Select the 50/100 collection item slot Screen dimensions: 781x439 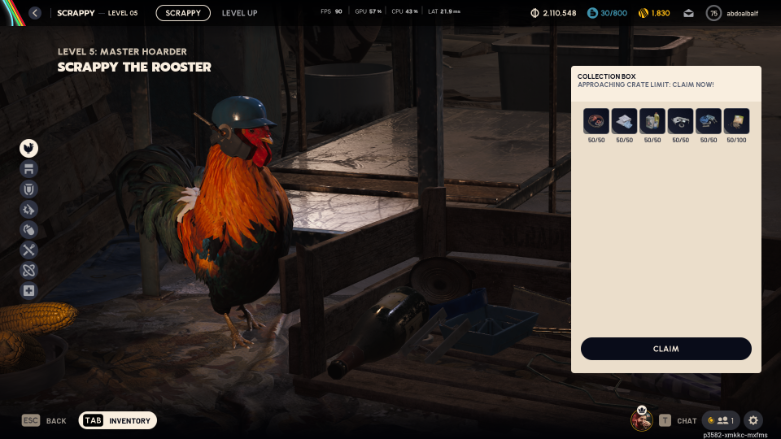[736, 121]
